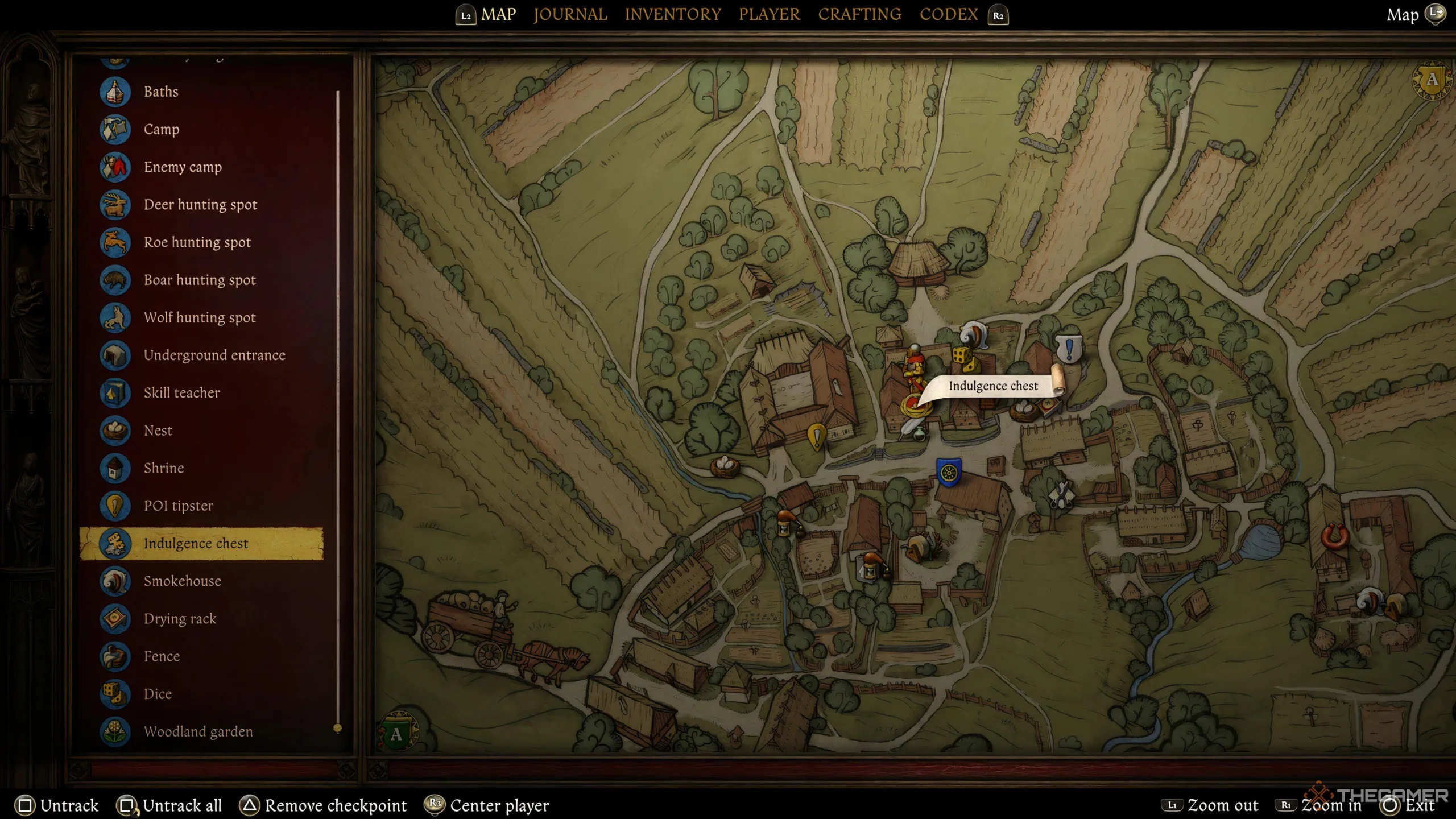Select Smokehouse in the legend
The height and width of the screenshot is (819, 1456).
pyautogui.click(x=182, y=581)
